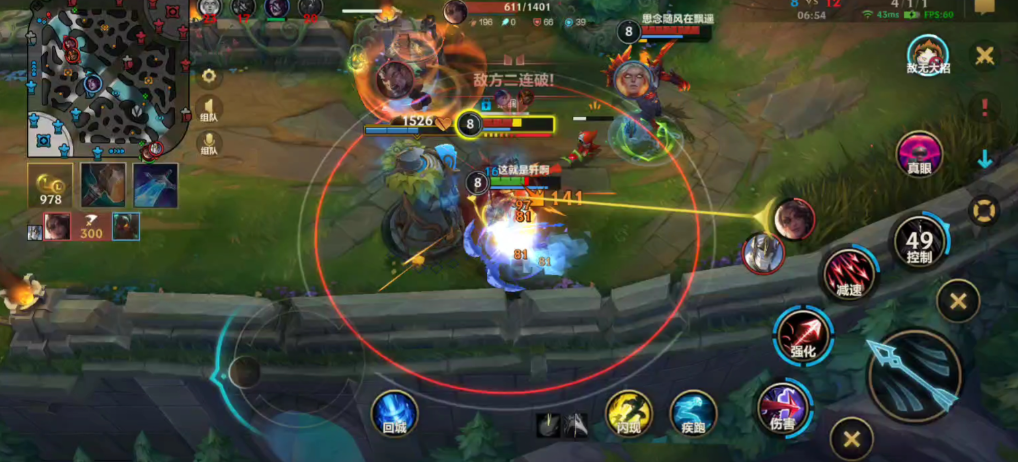Buy the recommended hammer item

point(103,186)
